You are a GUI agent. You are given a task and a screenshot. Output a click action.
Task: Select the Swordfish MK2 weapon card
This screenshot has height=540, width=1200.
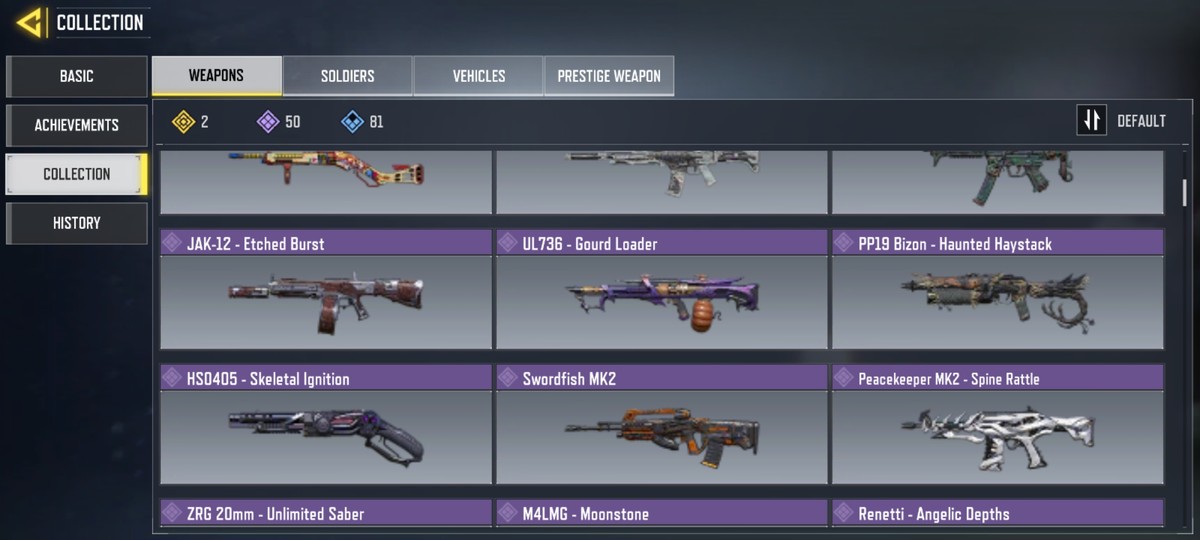[662, 425]
